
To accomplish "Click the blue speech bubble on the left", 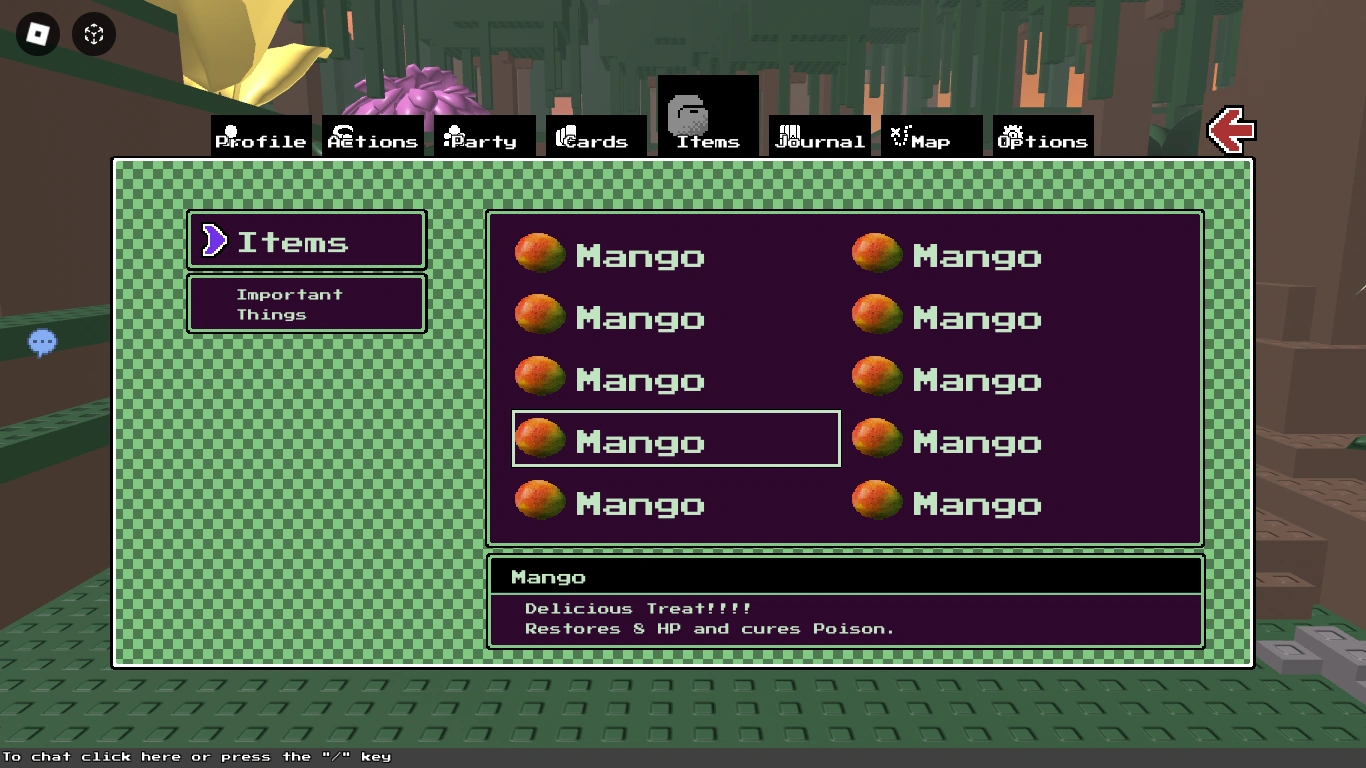I will click(42, 342).
